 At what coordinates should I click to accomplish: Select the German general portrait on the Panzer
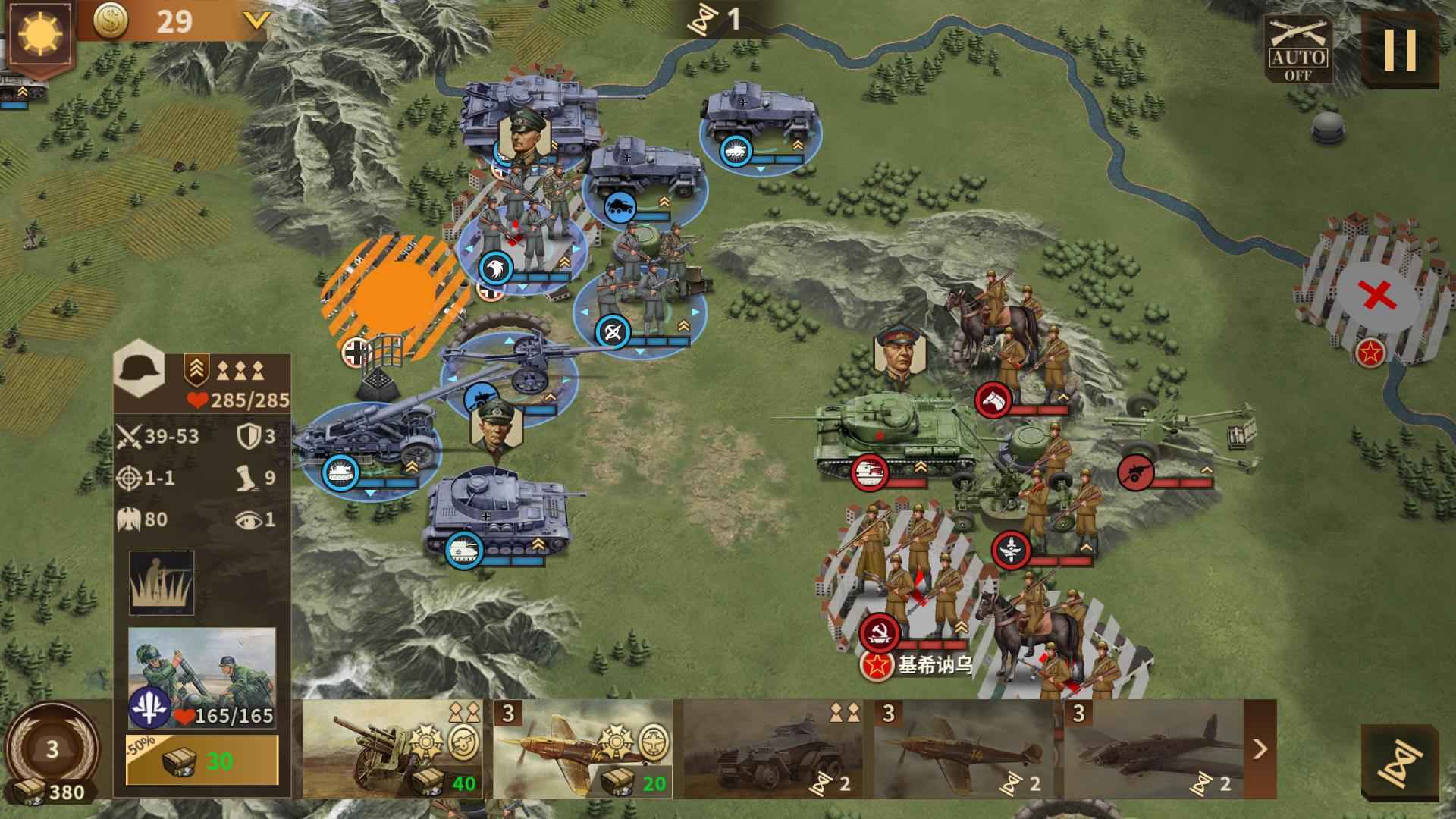pos(525,136)
